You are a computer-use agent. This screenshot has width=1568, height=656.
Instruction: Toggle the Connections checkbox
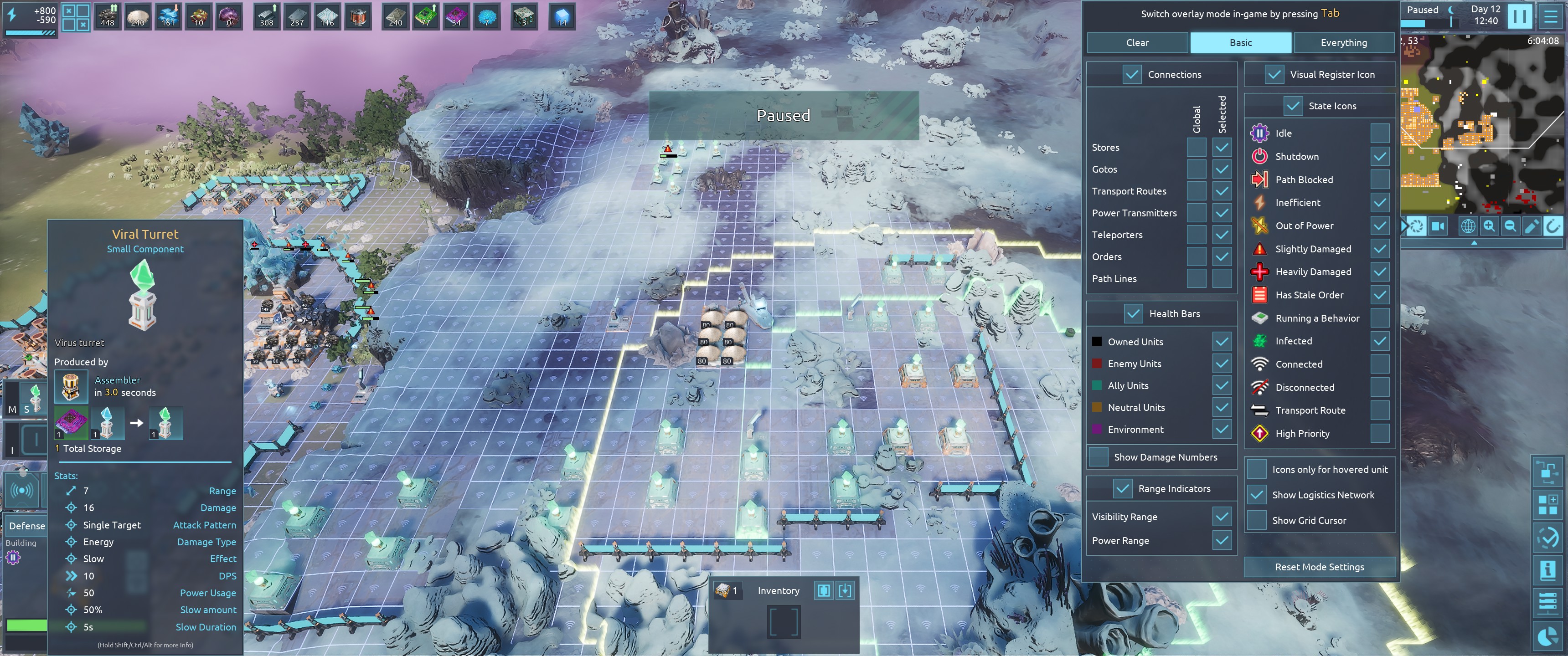pos(1132,74)
